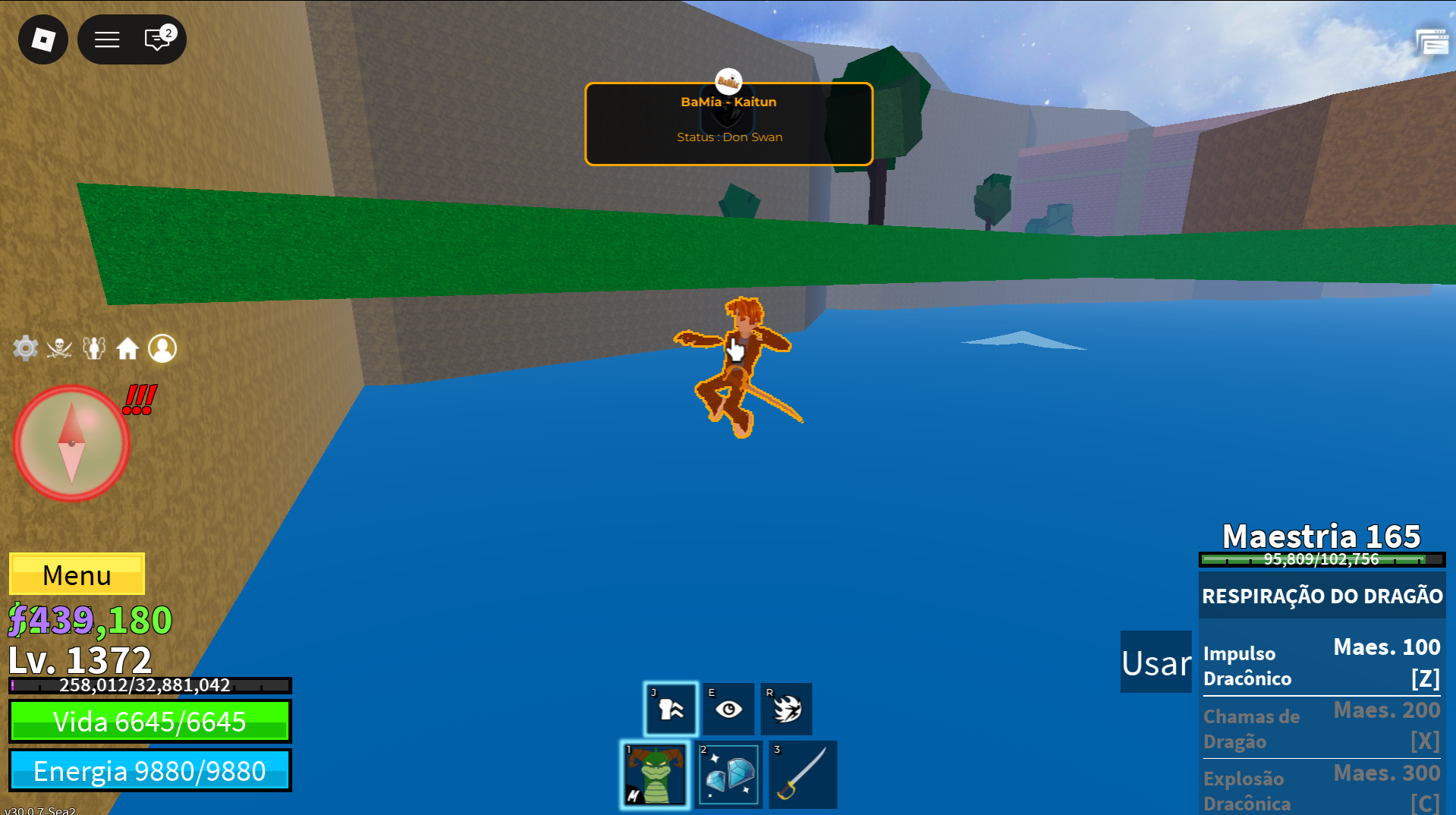Select the Chamas de Dragão skill
1456x815 pixels.
[1321, 728]
